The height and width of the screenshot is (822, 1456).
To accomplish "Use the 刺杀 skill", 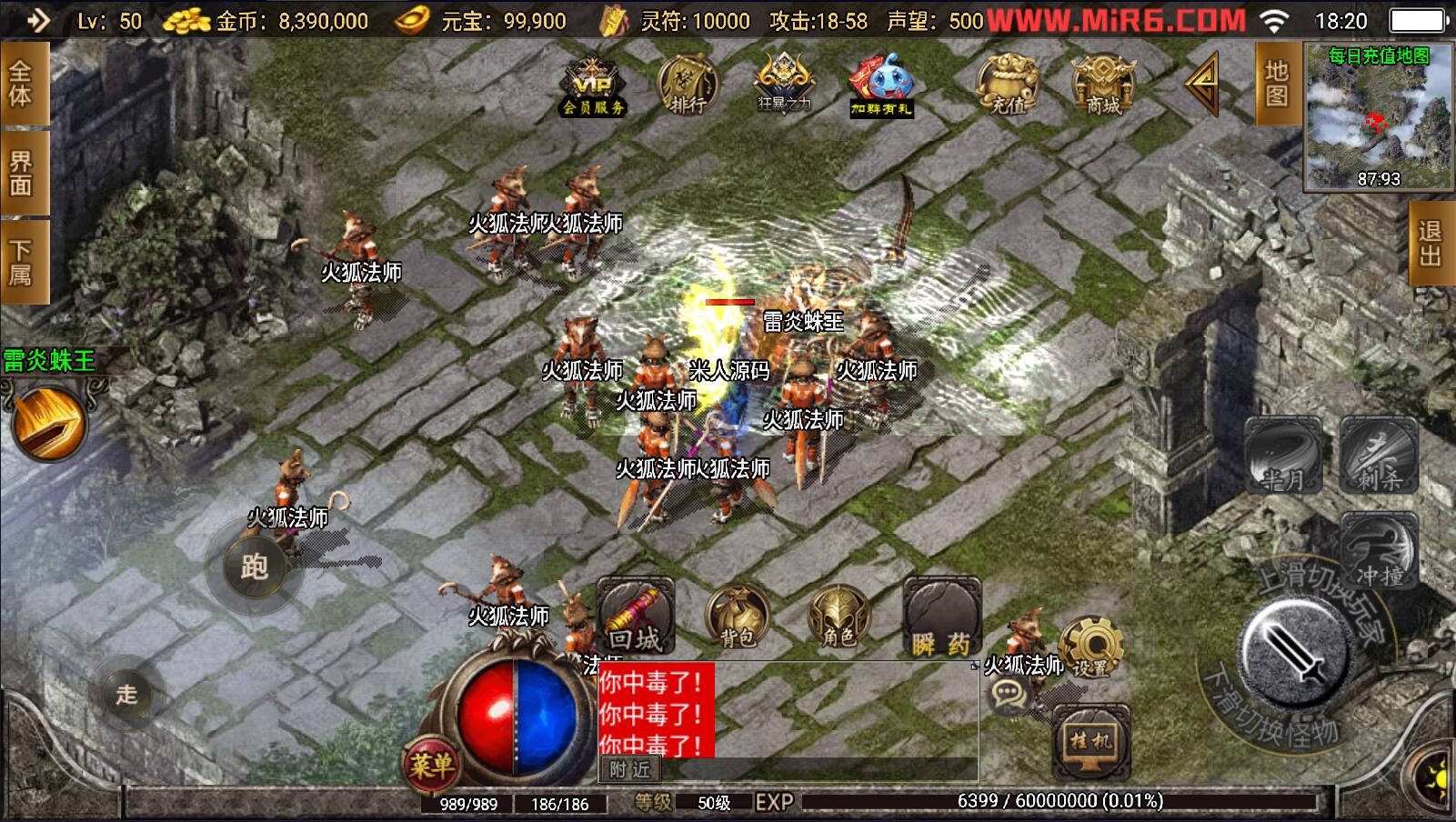I will (1379, 456).
